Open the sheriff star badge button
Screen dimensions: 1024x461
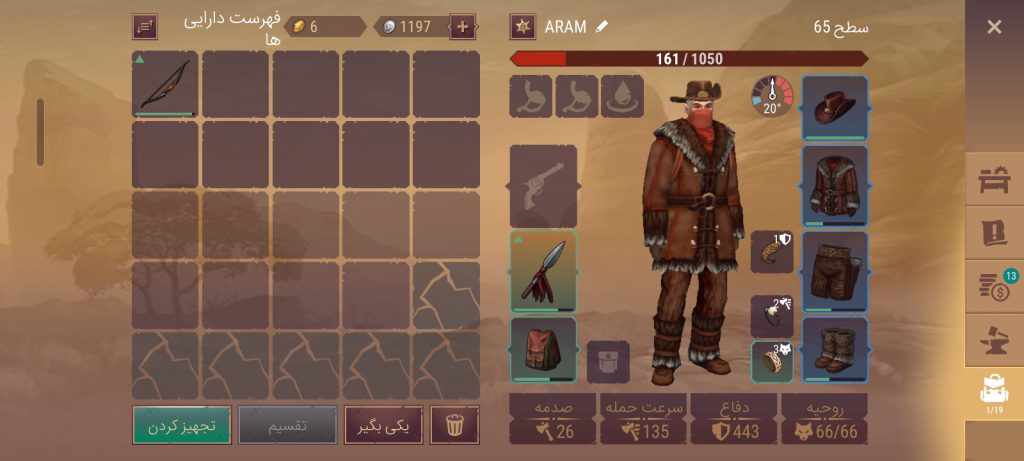(522, 27)
